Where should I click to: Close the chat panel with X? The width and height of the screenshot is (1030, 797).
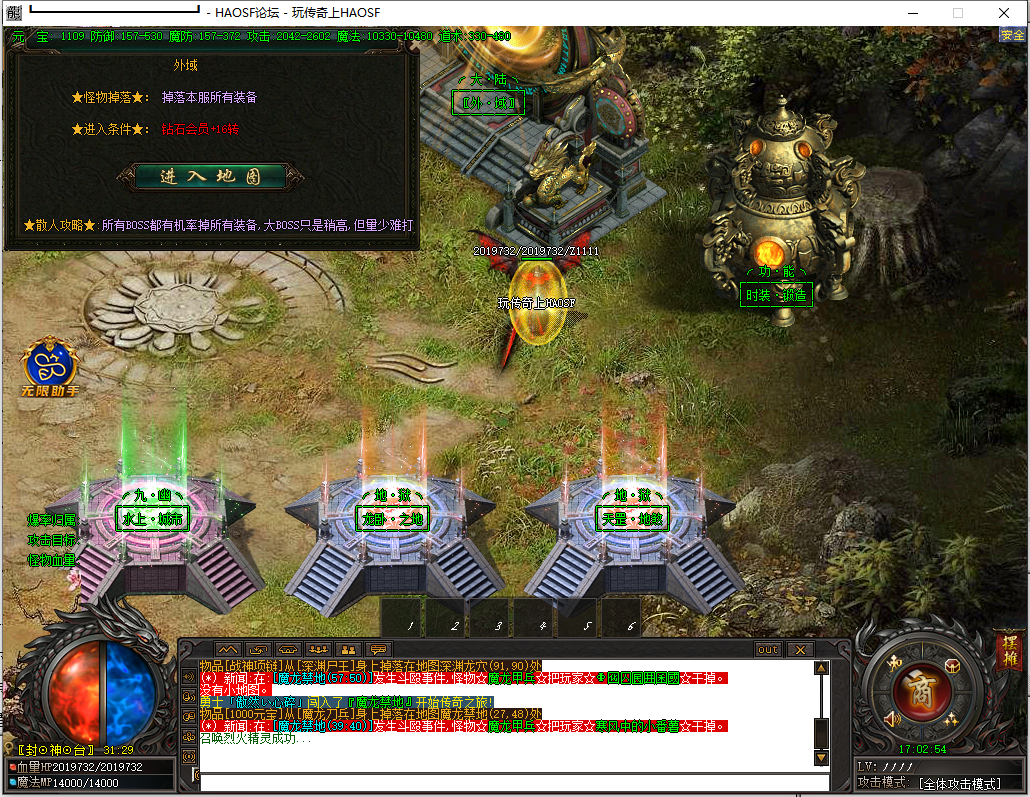[799, 649]
